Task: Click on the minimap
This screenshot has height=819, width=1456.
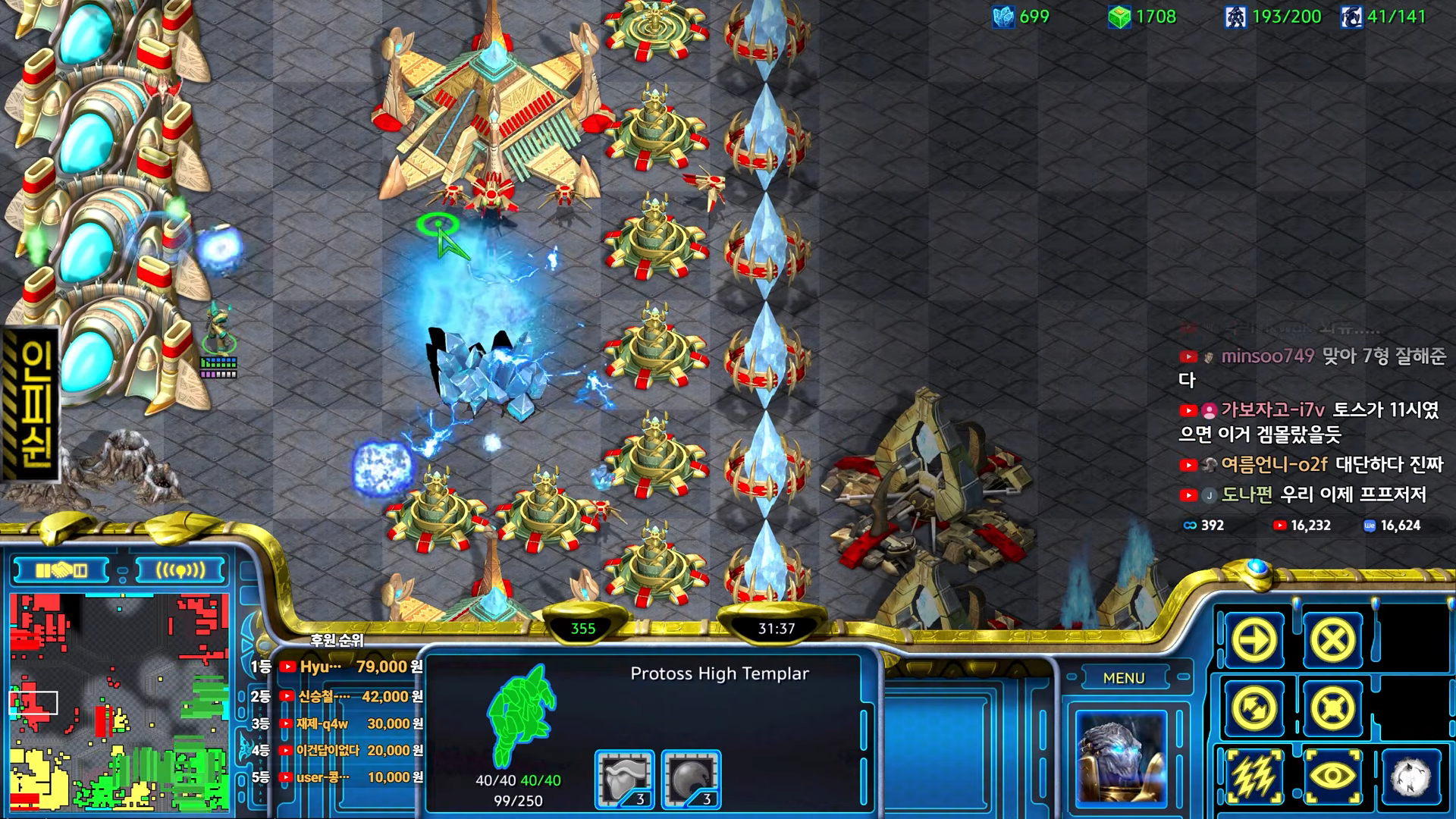Action: pyautogui.click(x=119, y=701)
